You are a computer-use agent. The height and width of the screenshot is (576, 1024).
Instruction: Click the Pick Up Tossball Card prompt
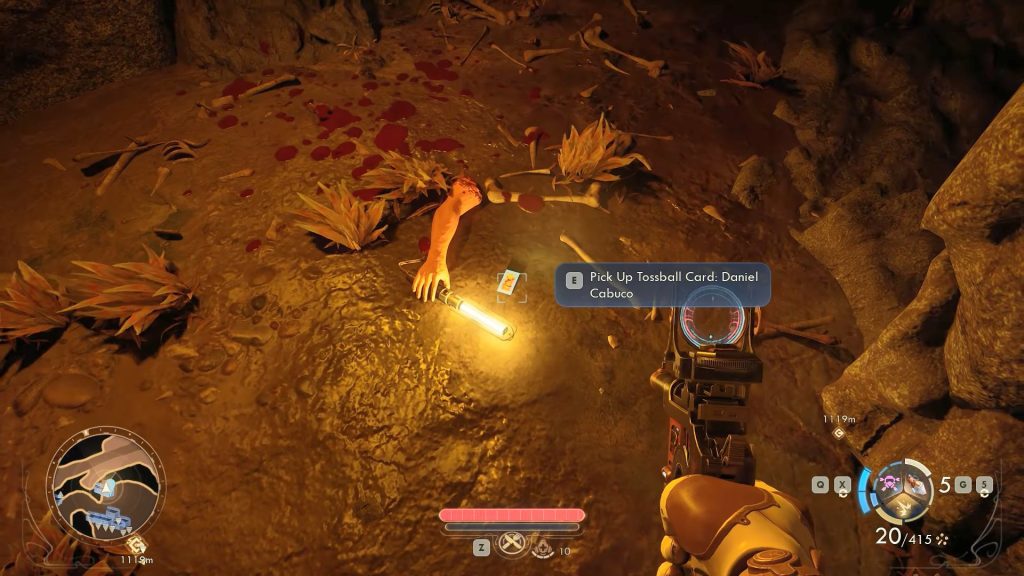pos(663,284)
